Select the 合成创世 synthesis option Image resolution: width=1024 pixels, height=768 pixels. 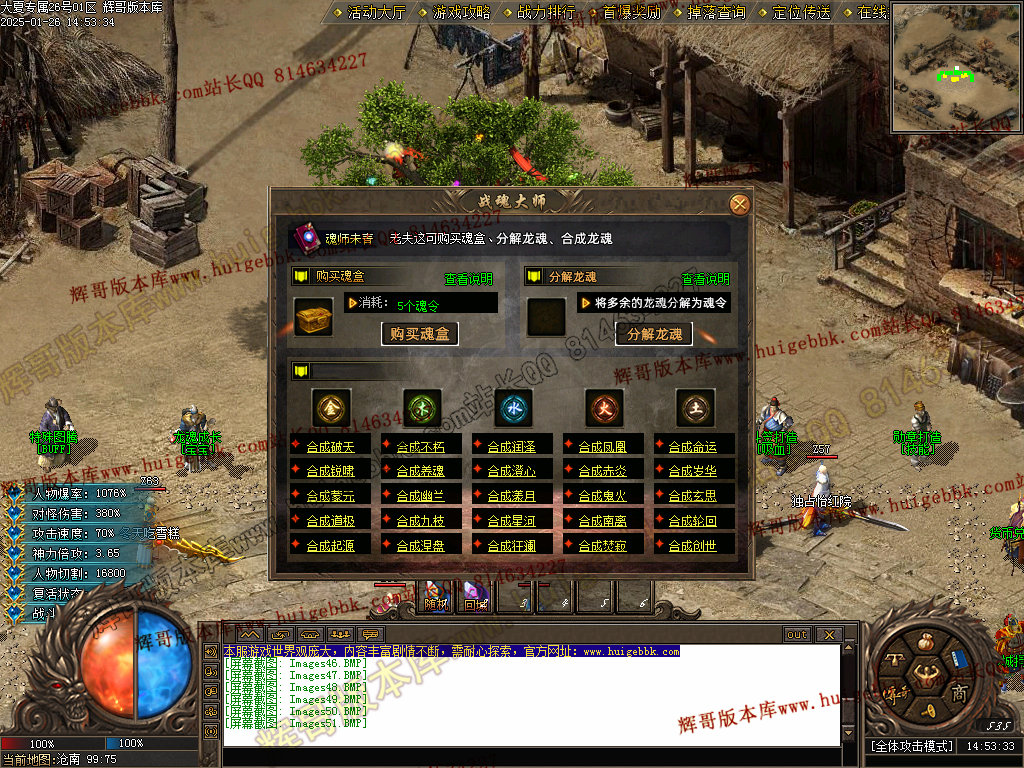[x=693, y=546]
